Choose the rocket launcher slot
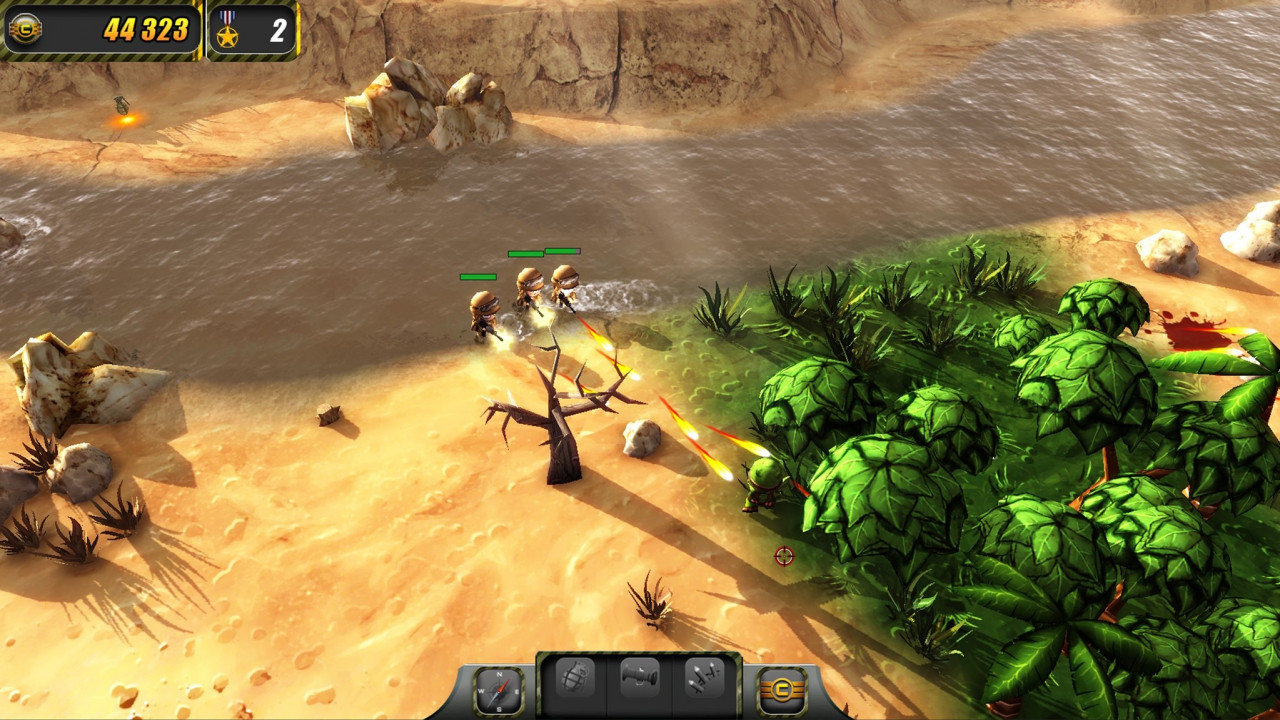The width and height of the screenshot is (1280, 720). tap(639, 680)
